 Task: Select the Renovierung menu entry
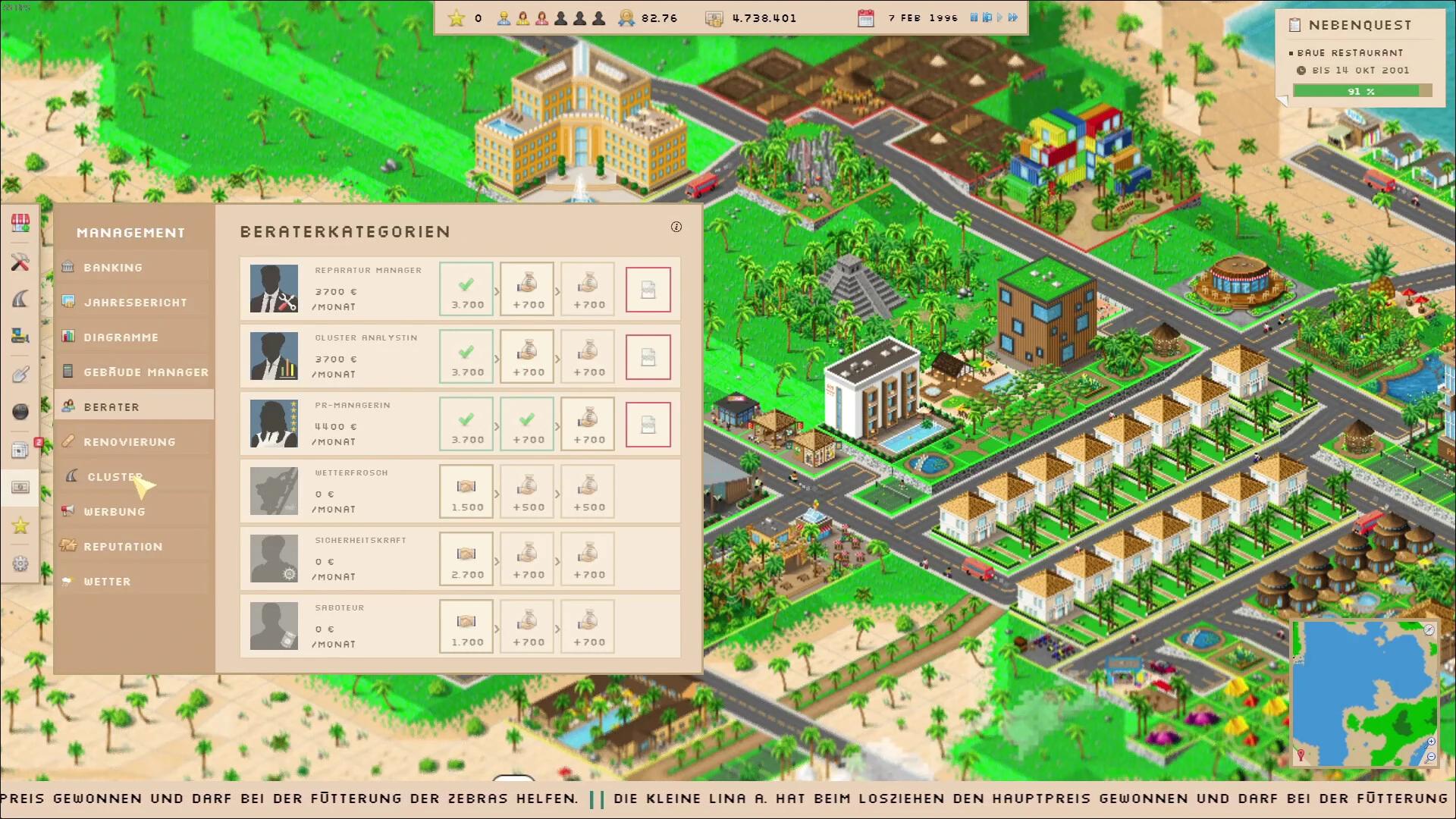click(129, 442)
